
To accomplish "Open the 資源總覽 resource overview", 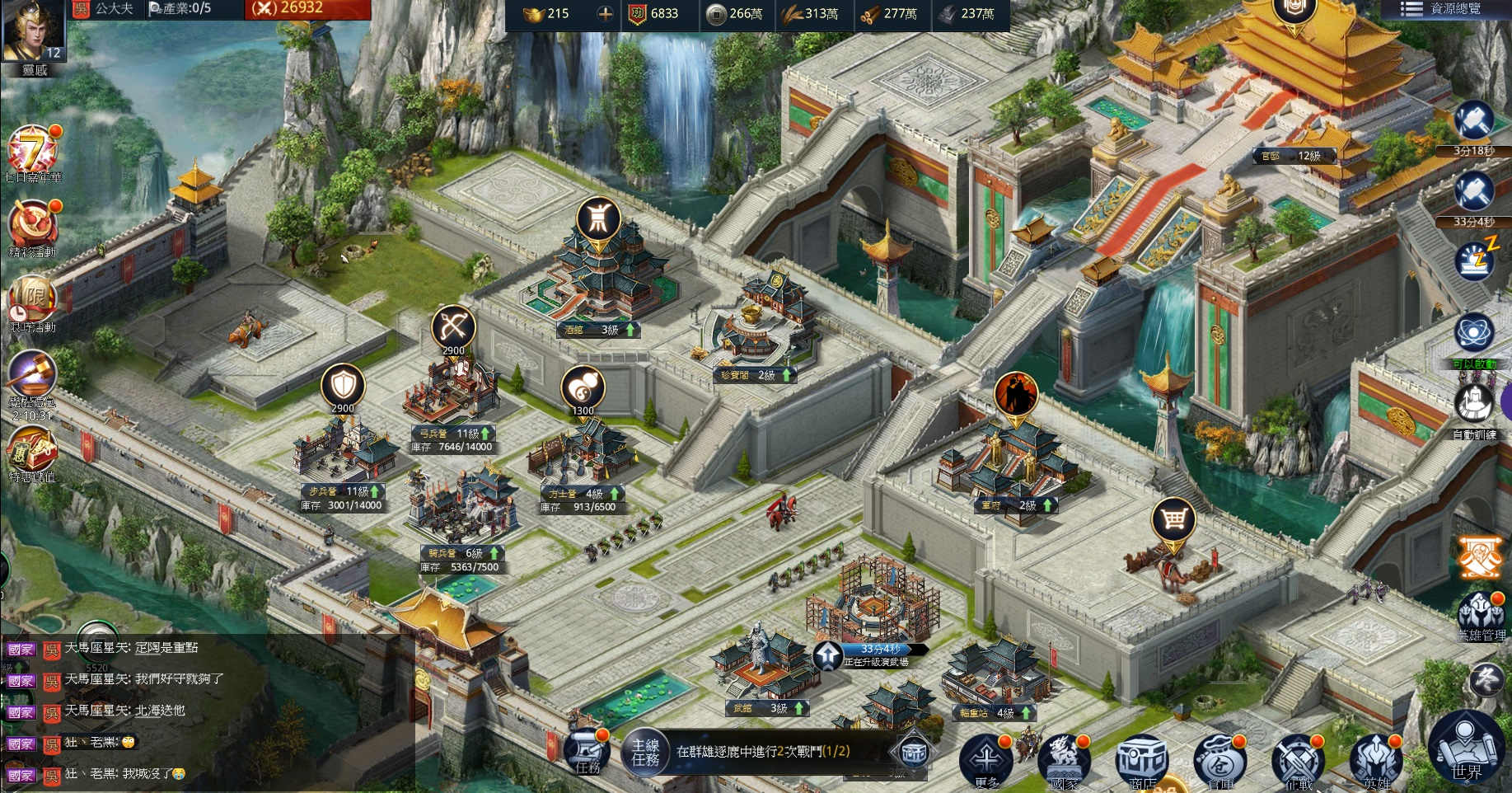I will (x=1446, y=9).
